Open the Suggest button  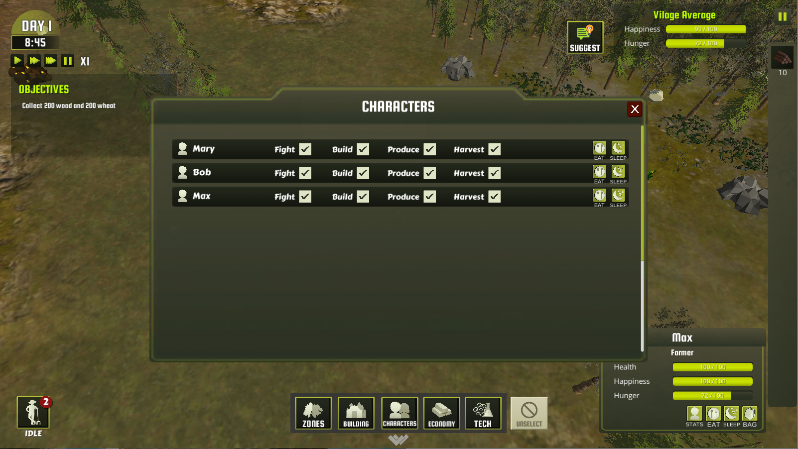pyautogui.click(x=585, y=38)
